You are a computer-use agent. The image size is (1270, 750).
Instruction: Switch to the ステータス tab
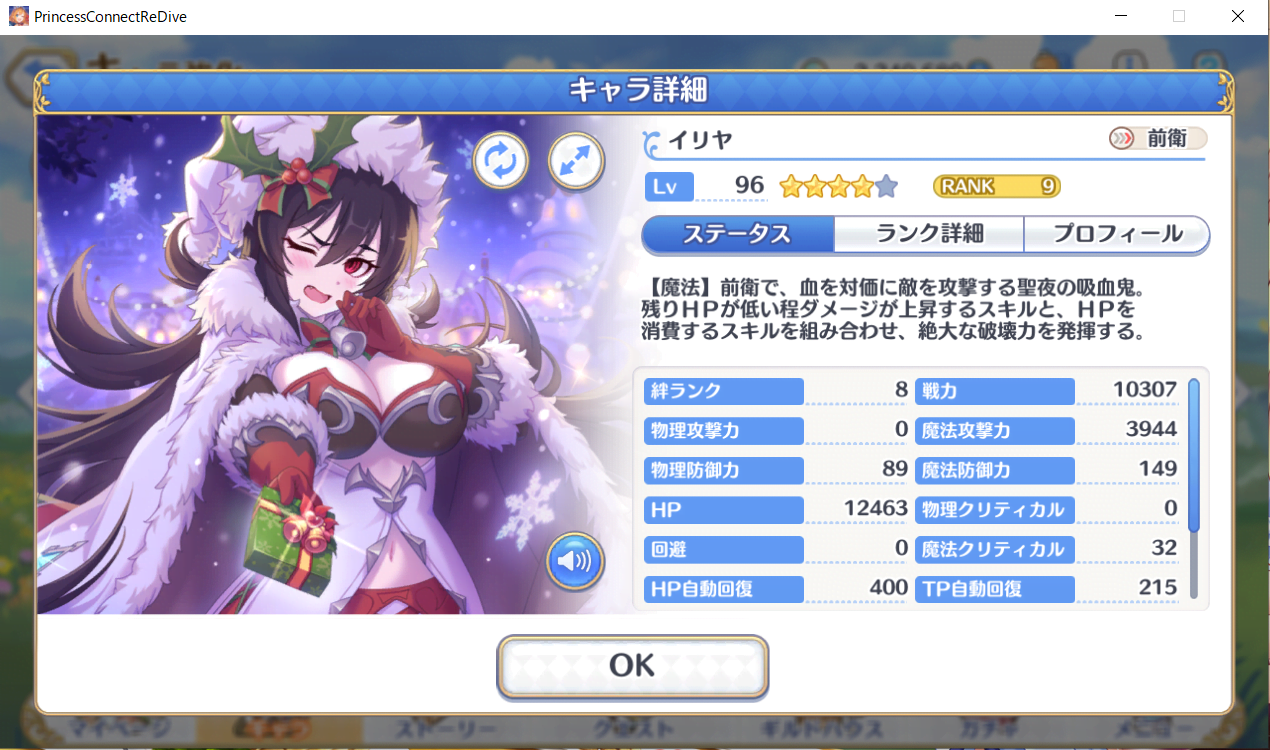pos(737,234)
